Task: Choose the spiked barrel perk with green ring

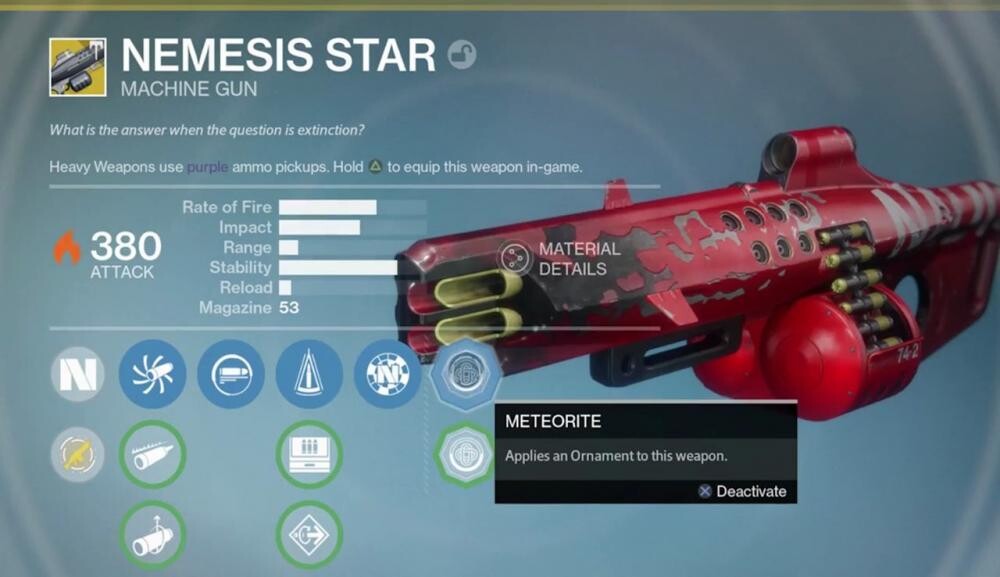Action: pos(152,455)
